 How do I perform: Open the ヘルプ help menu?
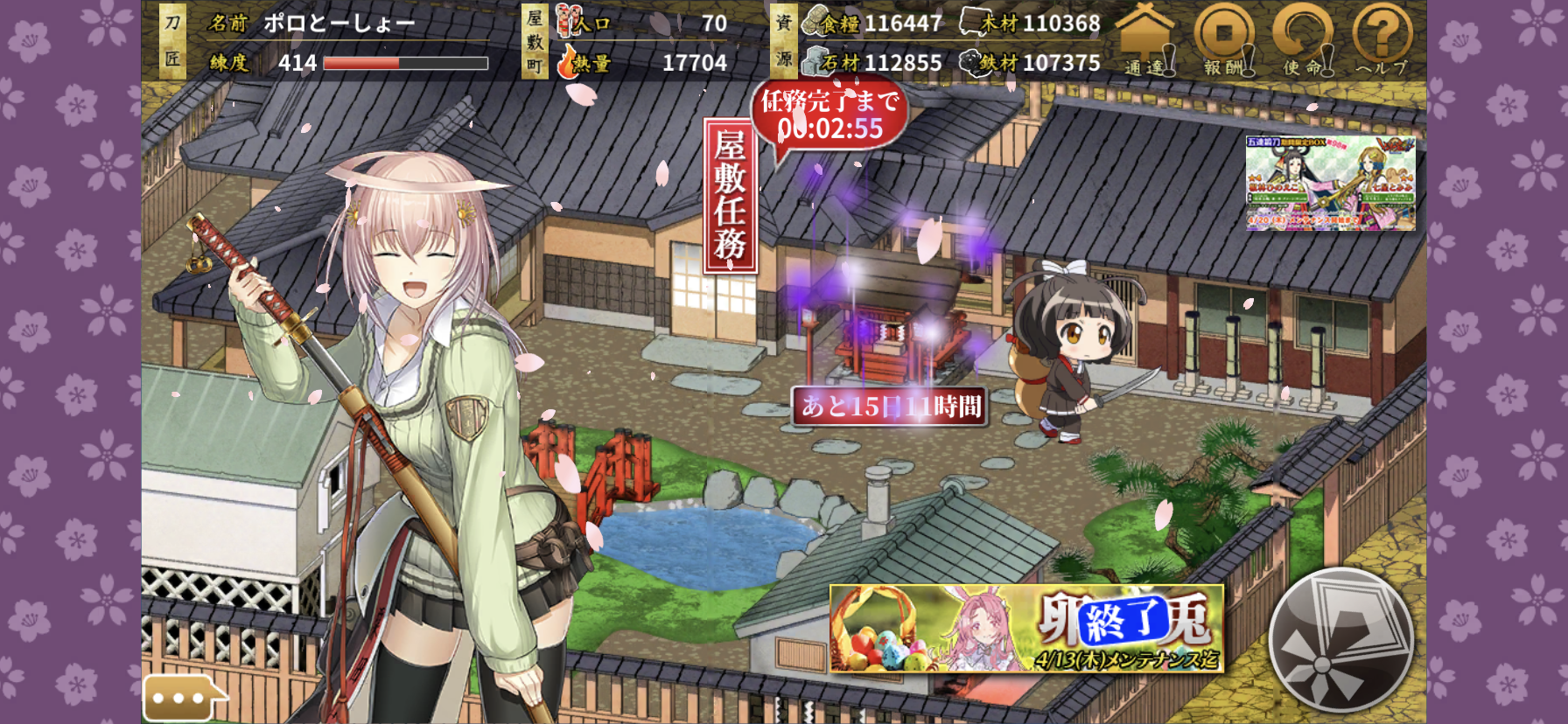(x=1382, y=40)
